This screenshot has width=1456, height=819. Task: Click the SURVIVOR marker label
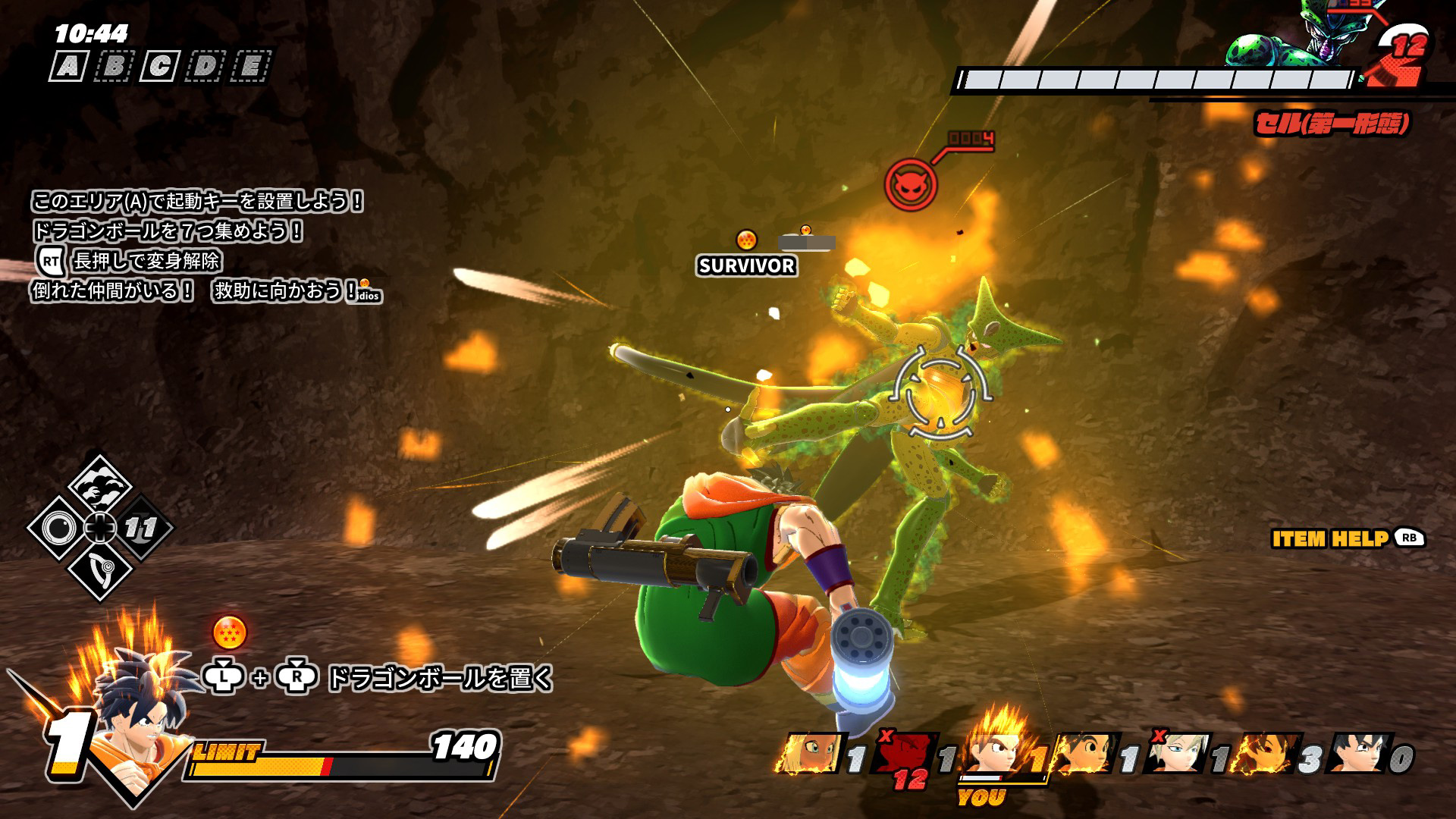(x=747, y=265)
